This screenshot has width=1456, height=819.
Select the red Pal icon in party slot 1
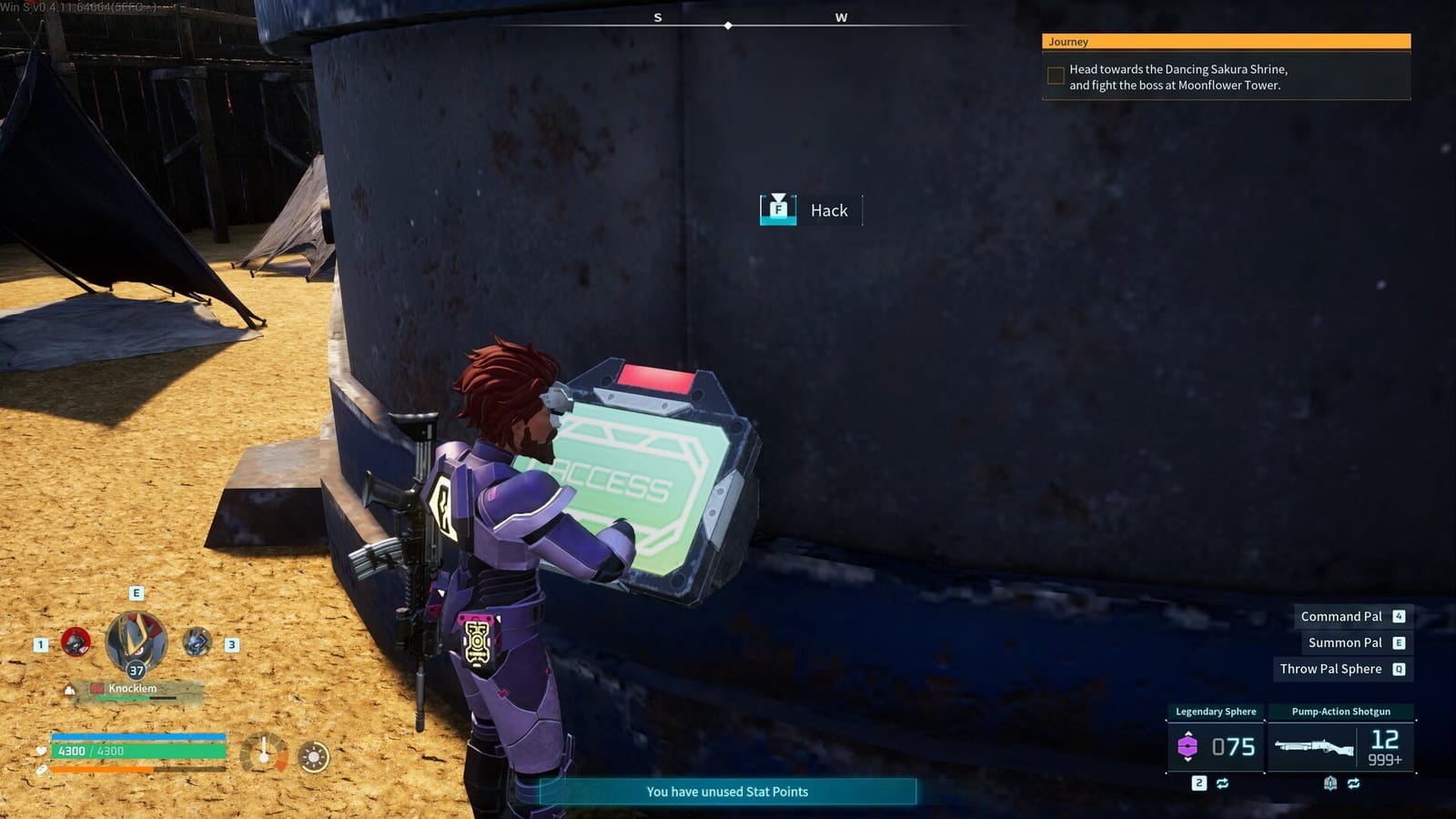tap(76, 643)
